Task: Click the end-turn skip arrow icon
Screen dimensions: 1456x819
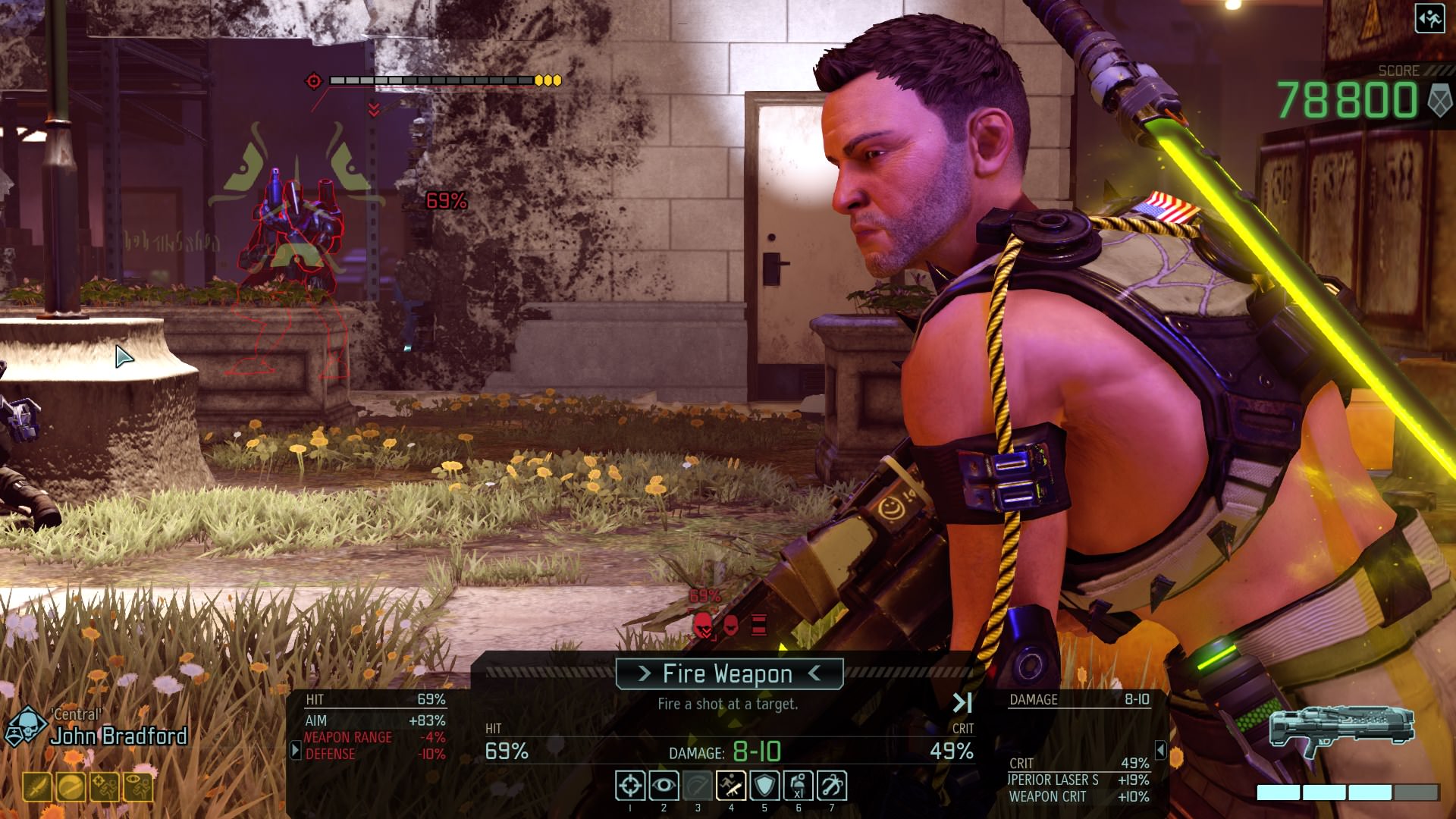Action: 962,703
